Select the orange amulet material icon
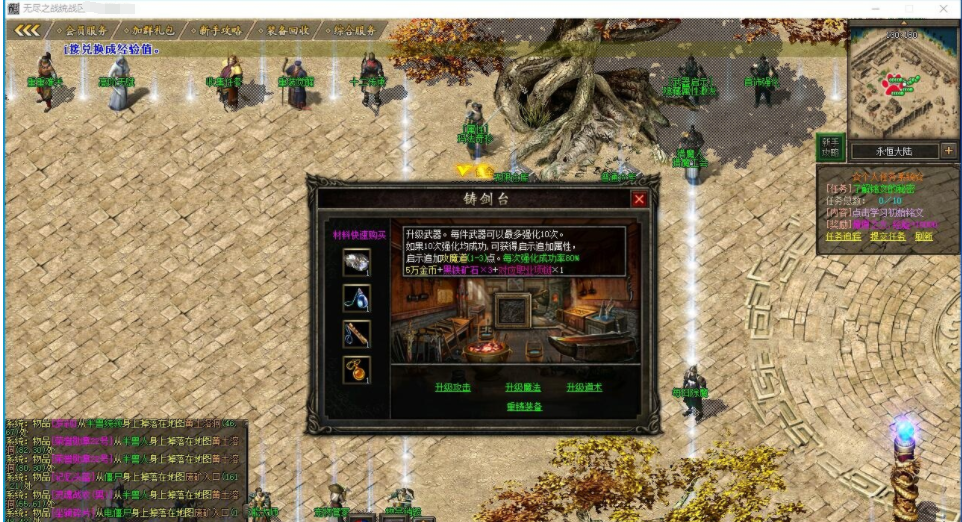 coord(356,369)
